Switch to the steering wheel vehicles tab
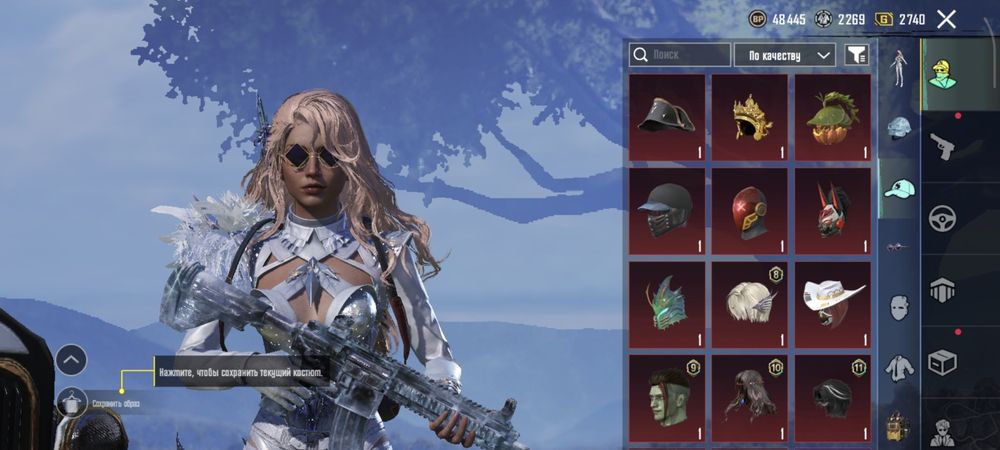The image size is (1000, 450). pyautogui.click(x=942, y=218)
